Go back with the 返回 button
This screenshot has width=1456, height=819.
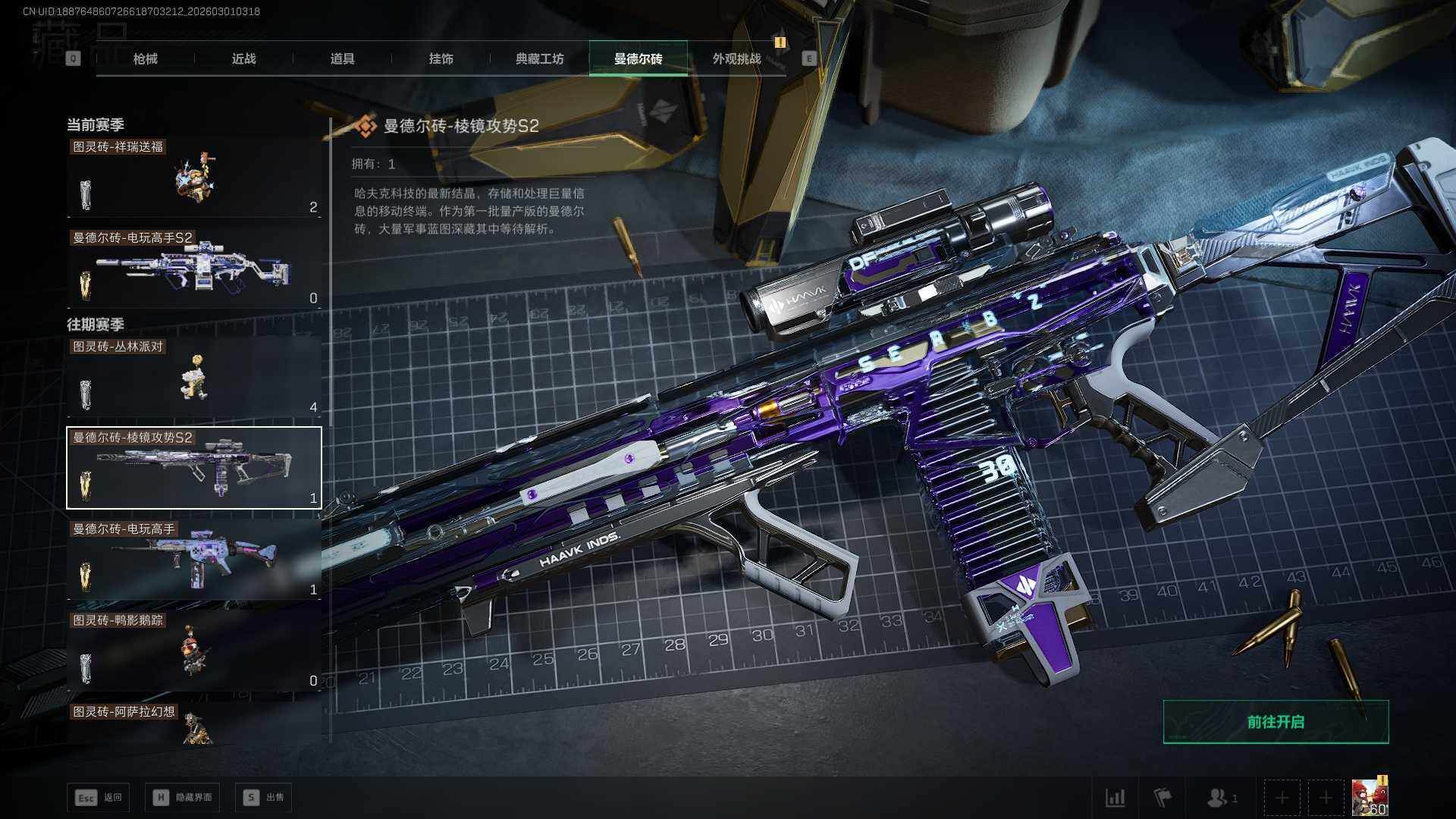99,797
